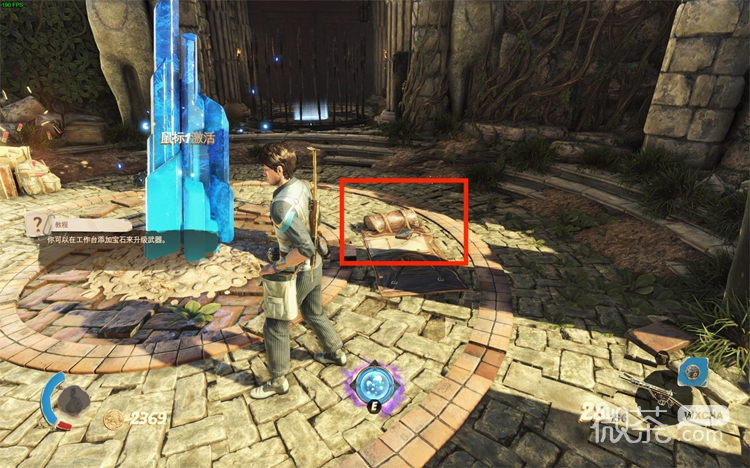Click the glowing blue interaction orb
This screenshot has width=750, height=468.
(373, 384)
